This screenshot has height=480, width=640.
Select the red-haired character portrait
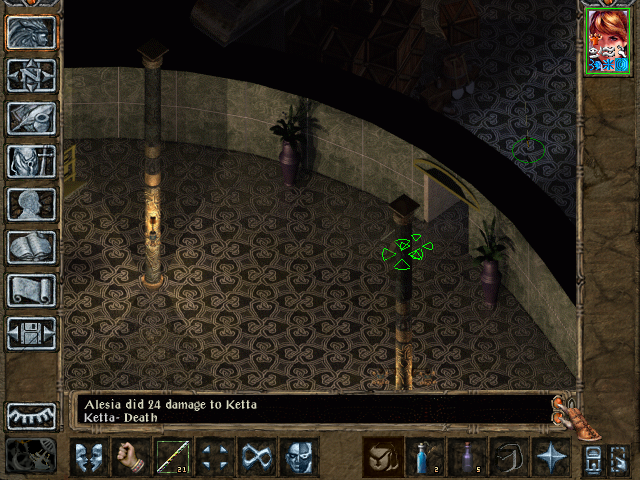click(x=609, y=40)
